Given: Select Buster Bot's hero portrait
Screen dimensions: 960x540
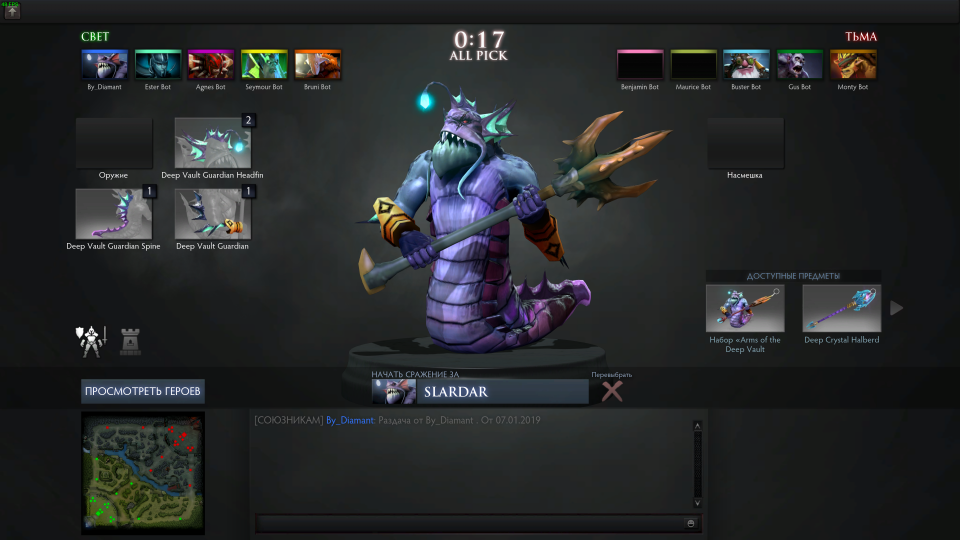Looking at the screenshot, I should click(746, 65).
